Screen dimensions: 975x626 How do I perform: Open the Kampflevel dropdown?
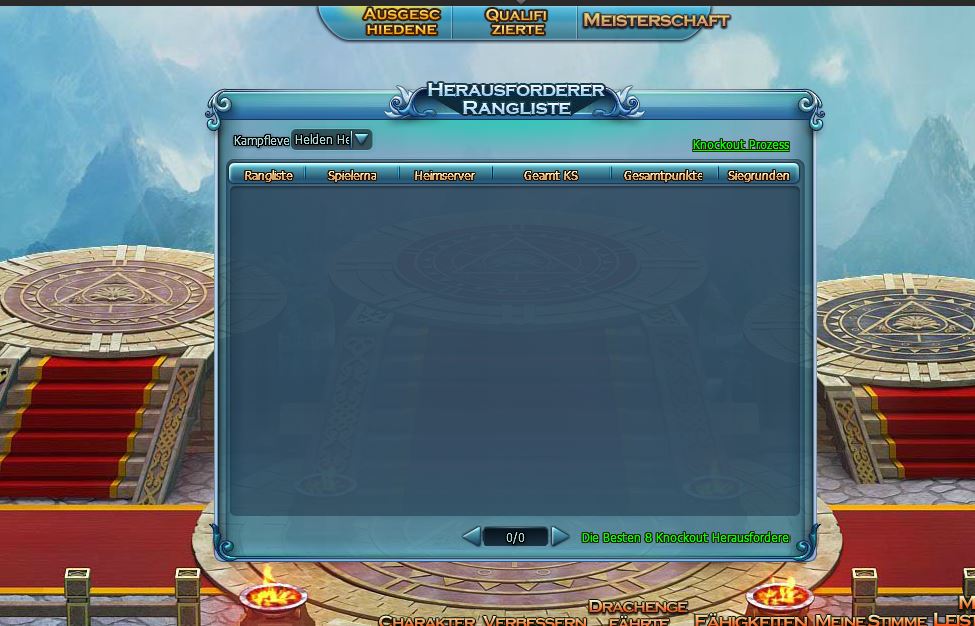click(x=362, y=140)
